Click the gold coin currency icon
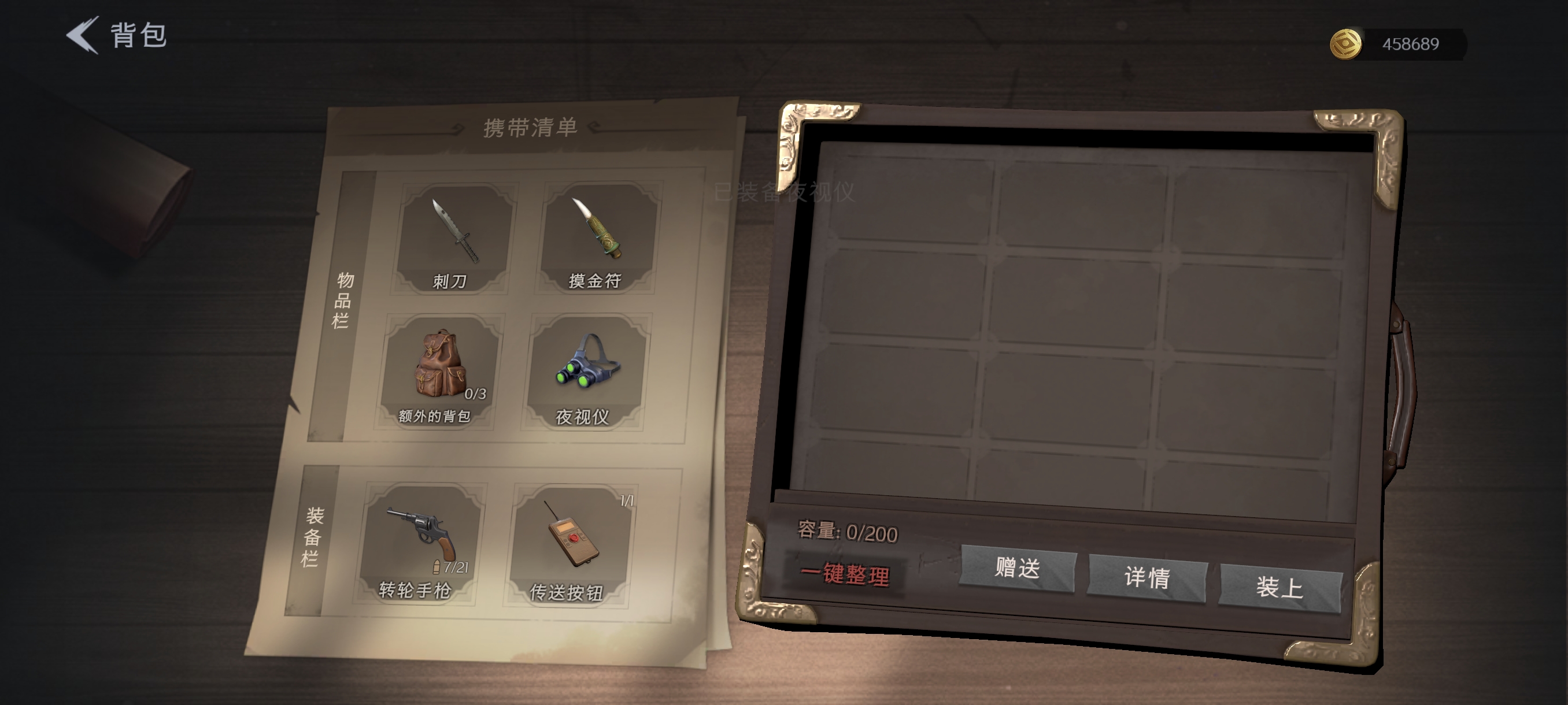Viewport: 1568px width, 705px height. coord(1345,44)
